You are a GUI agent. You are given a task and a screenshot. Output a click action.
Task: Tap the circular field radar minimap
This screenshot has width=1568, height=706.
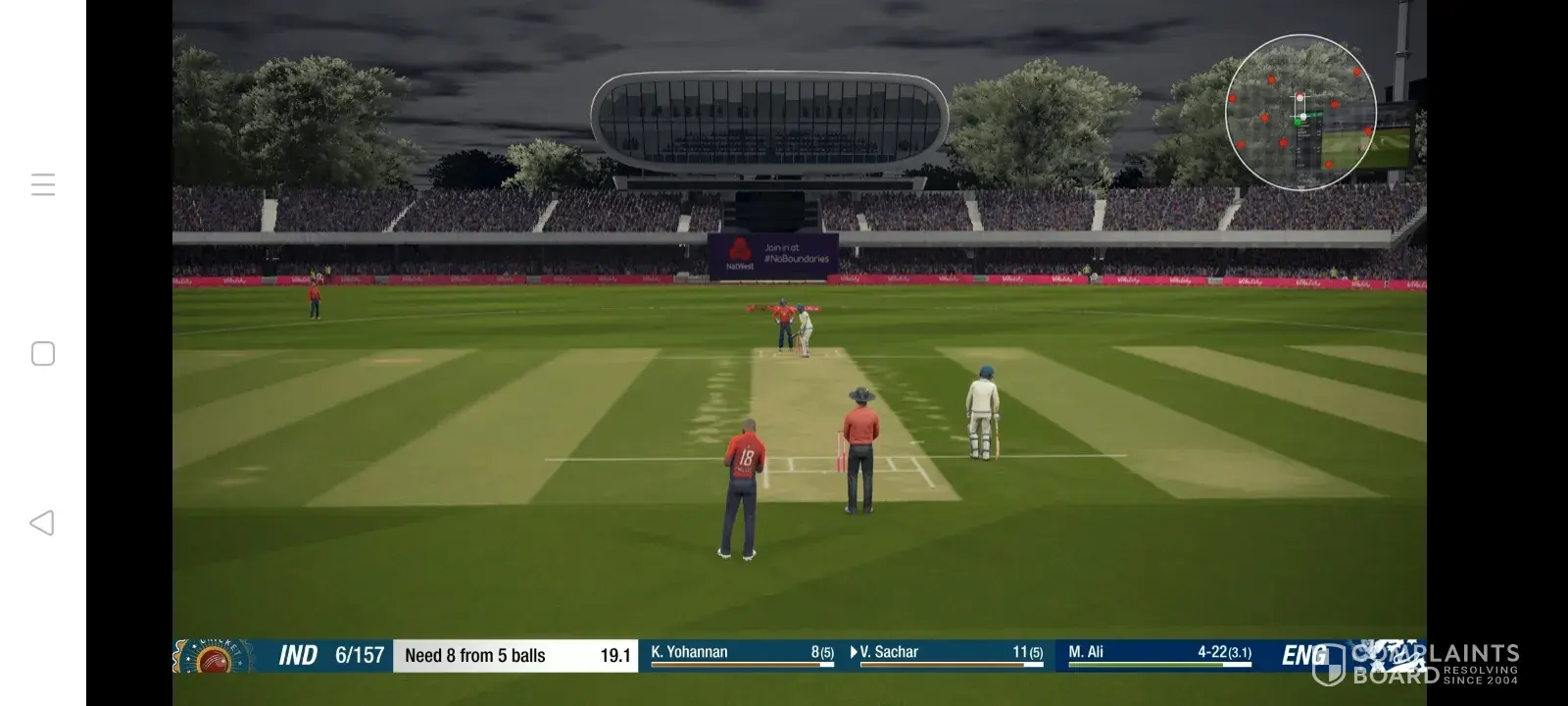tap(1300, 113)
